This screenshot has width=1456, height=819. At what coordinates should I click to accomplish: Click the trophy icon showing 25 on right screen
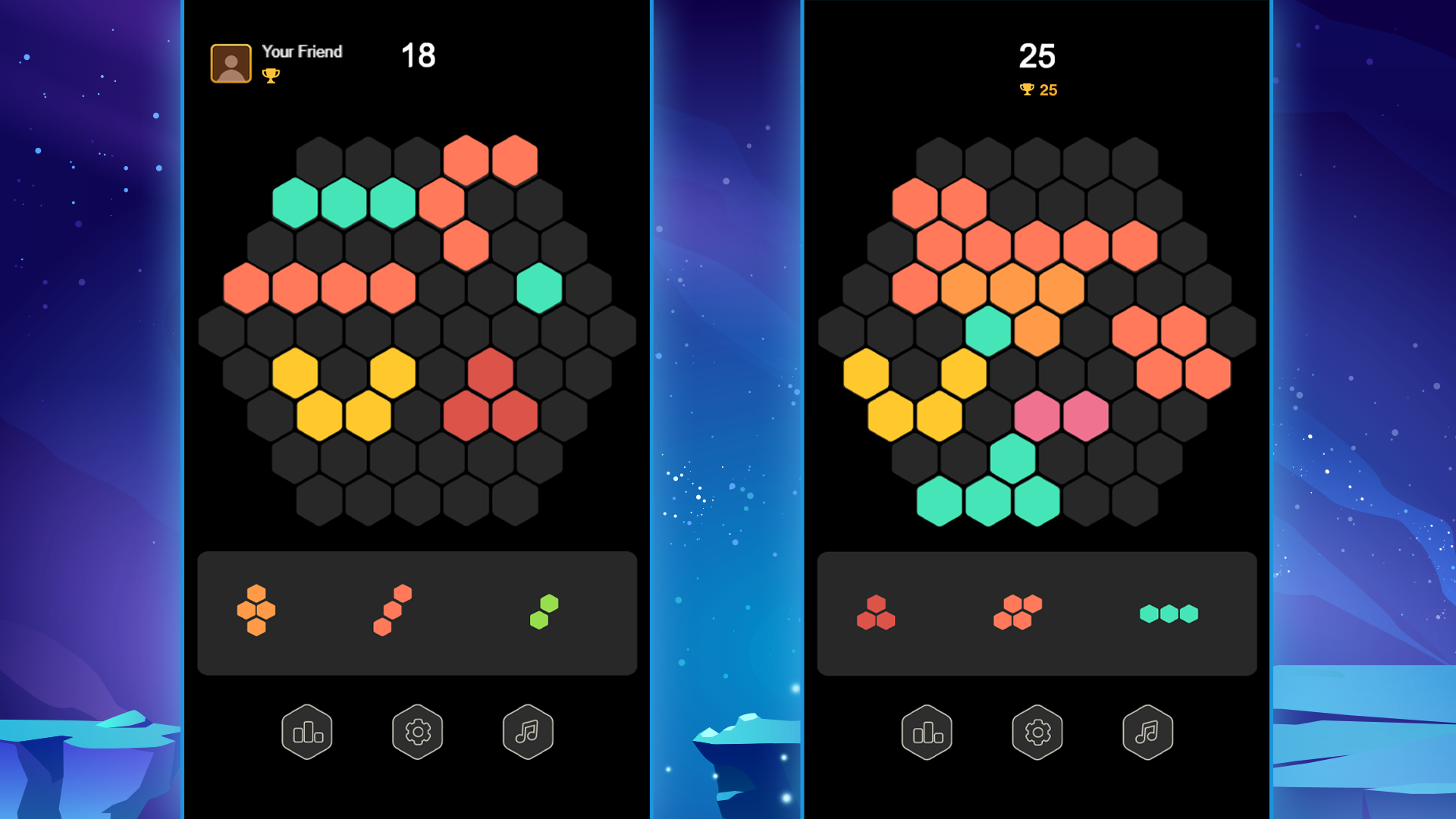click(1025, 89)
